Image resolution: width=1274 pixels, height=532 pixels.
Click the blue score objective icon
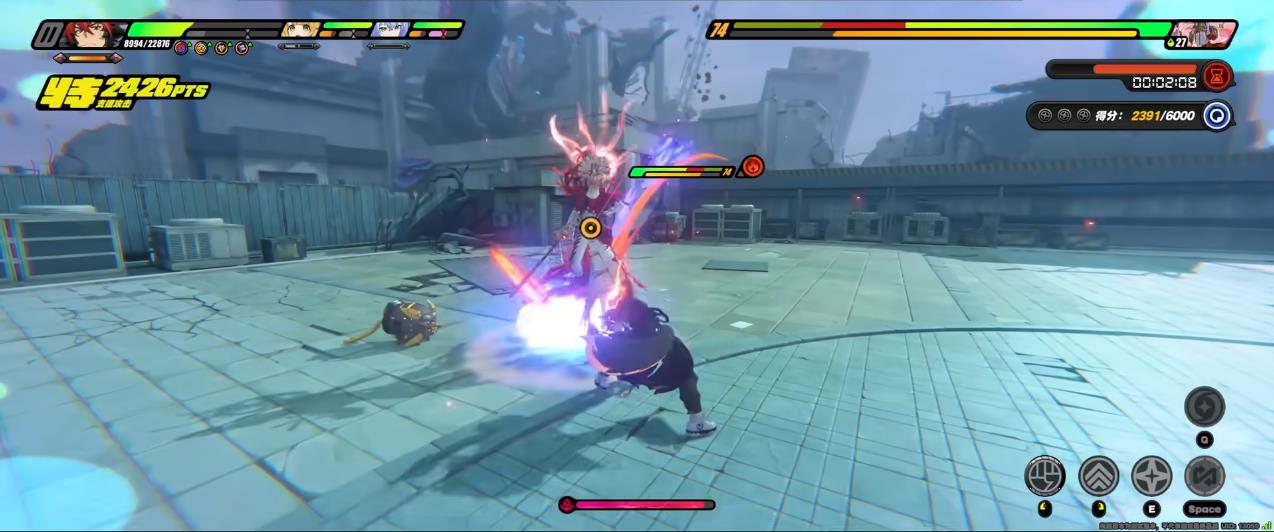1216,115
